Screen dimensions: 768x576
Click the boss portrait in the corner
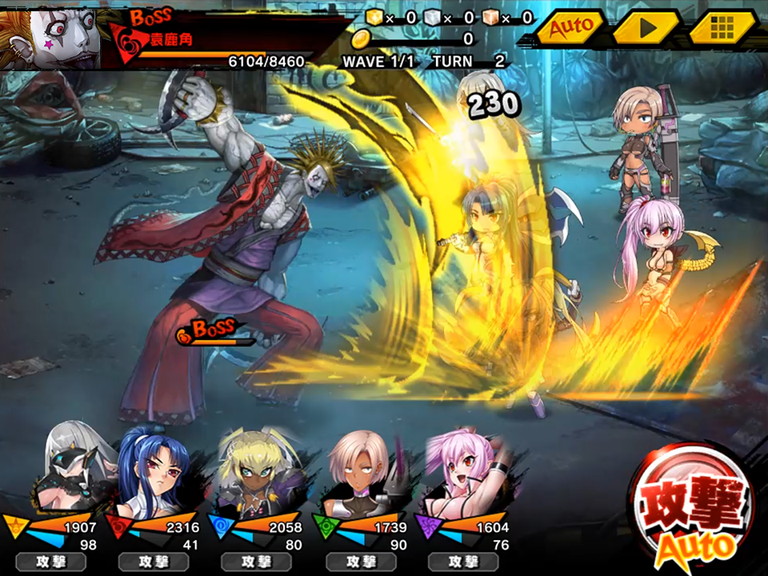[50, 34]
